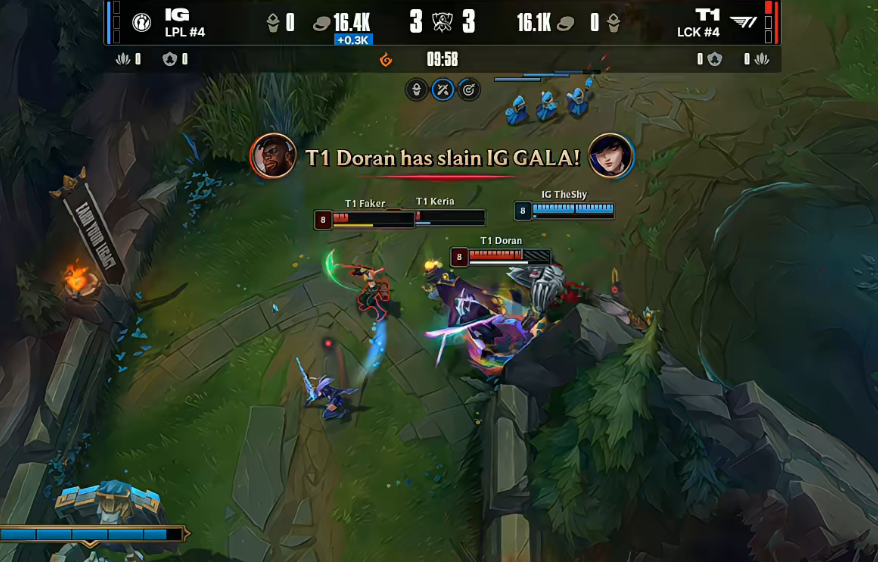Select the slain champion portrait right of announcement

[x=610, y=157]
